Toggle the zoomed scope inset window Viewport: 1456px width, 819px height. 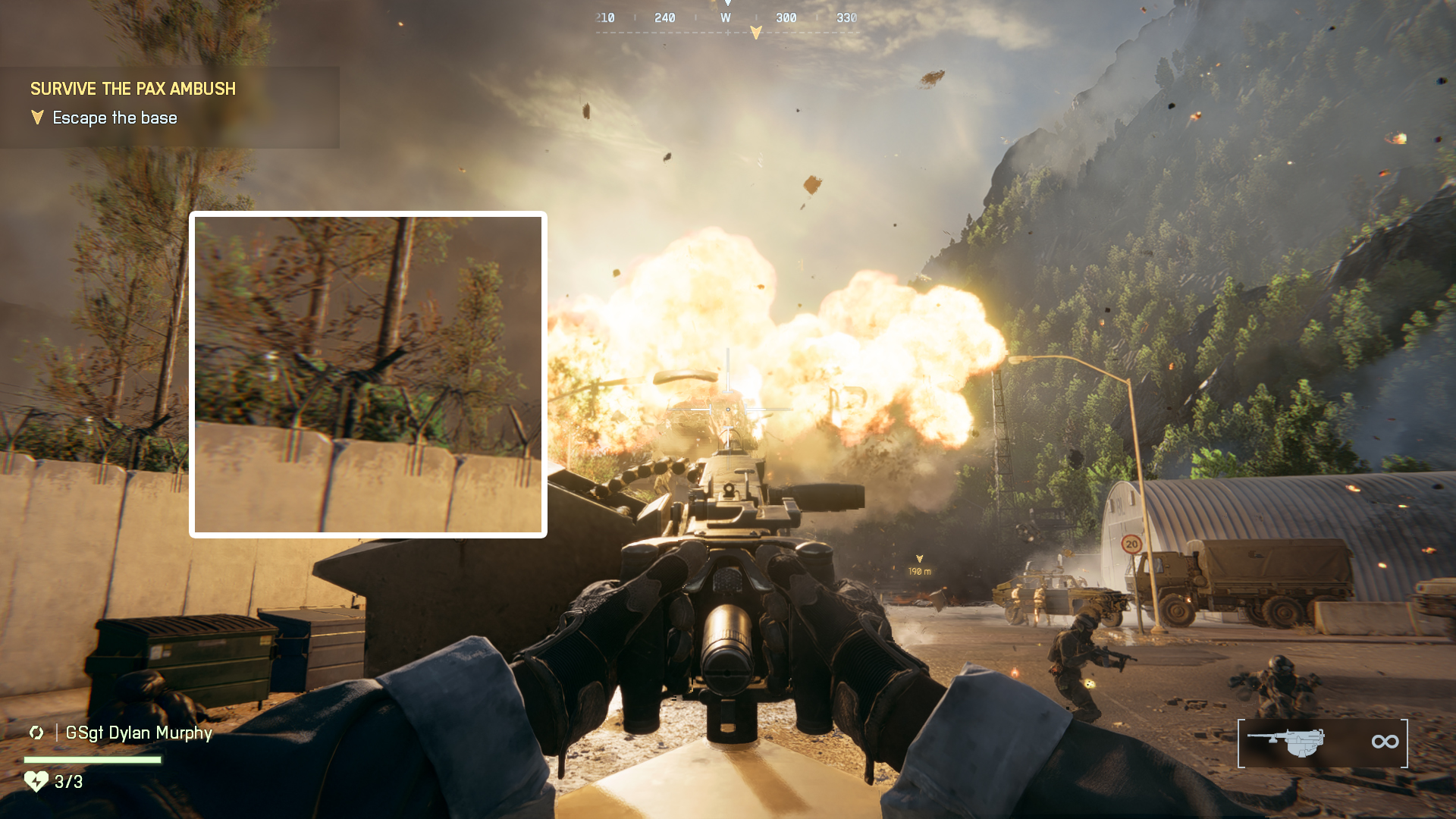point(369,374)
